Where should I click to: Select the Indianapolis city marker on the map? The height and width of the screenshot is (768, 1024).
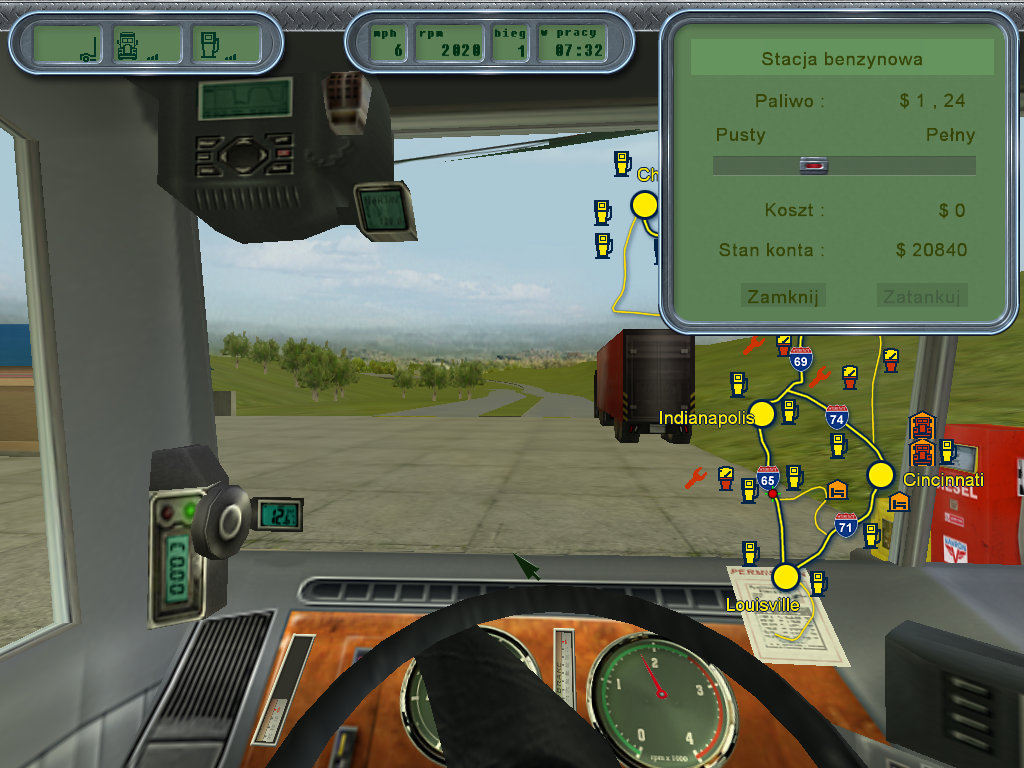[763, 413]
